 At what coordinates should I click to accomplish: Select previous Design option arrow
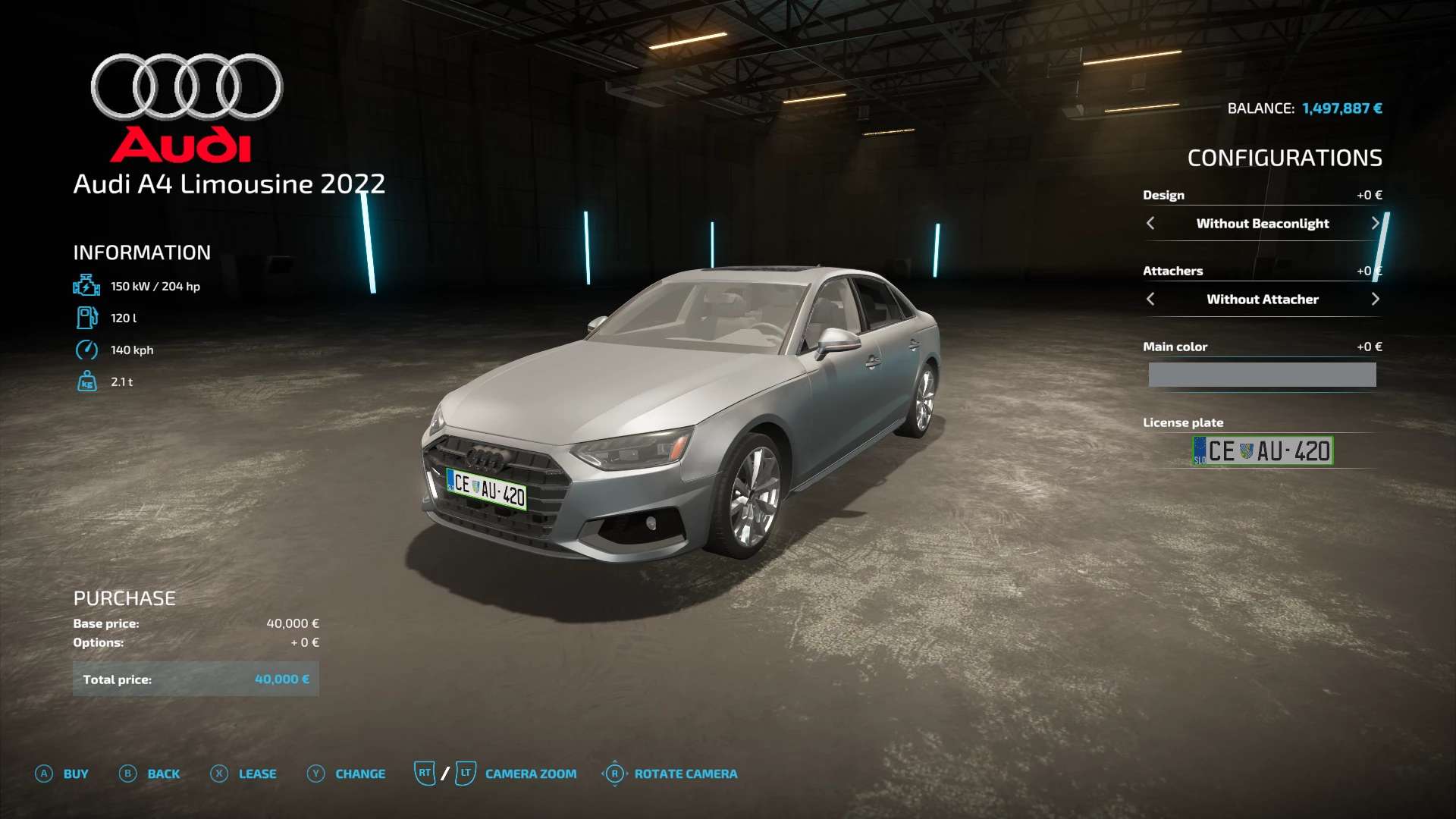[x=1150, y=223]
